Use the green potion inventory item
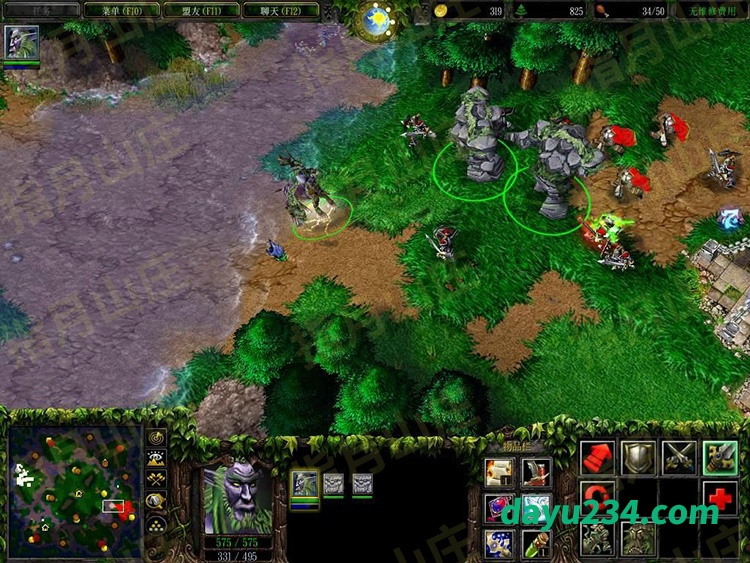The image size is (750, 563). pyautogui.click(x=535, y=543)
